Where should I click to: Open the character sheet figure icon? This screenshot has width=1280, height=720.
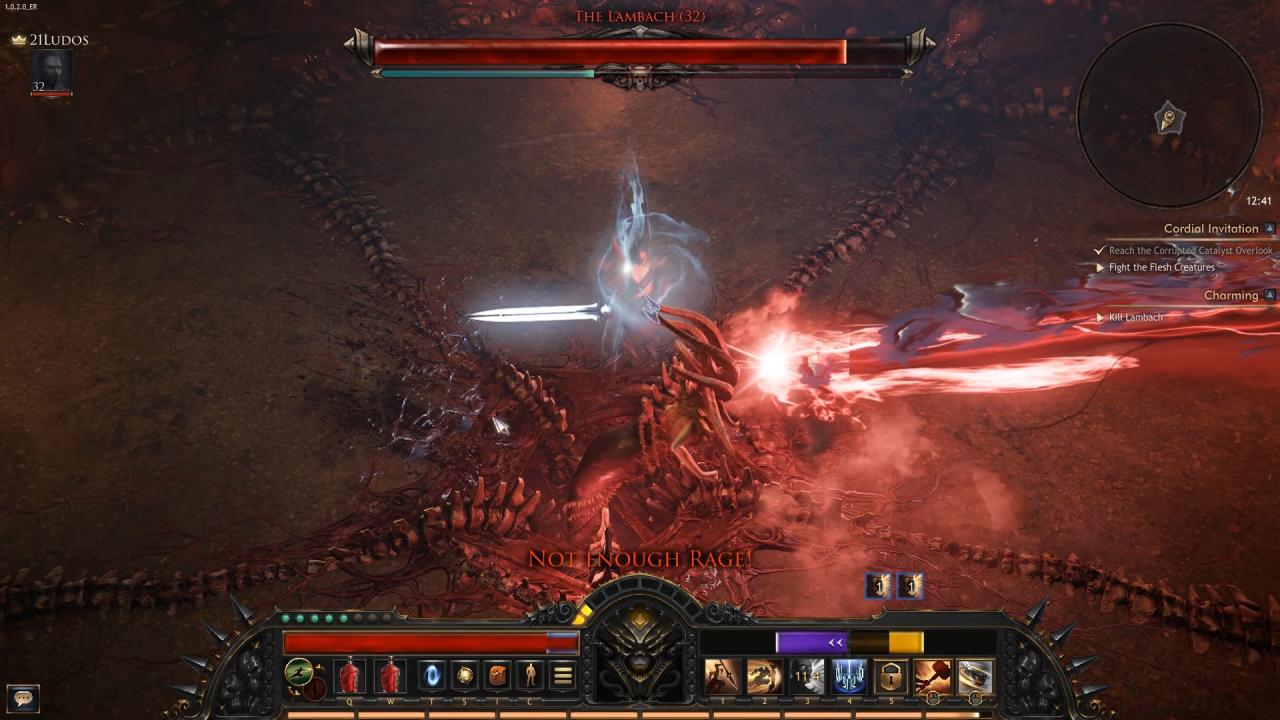[x=530, y=676]
